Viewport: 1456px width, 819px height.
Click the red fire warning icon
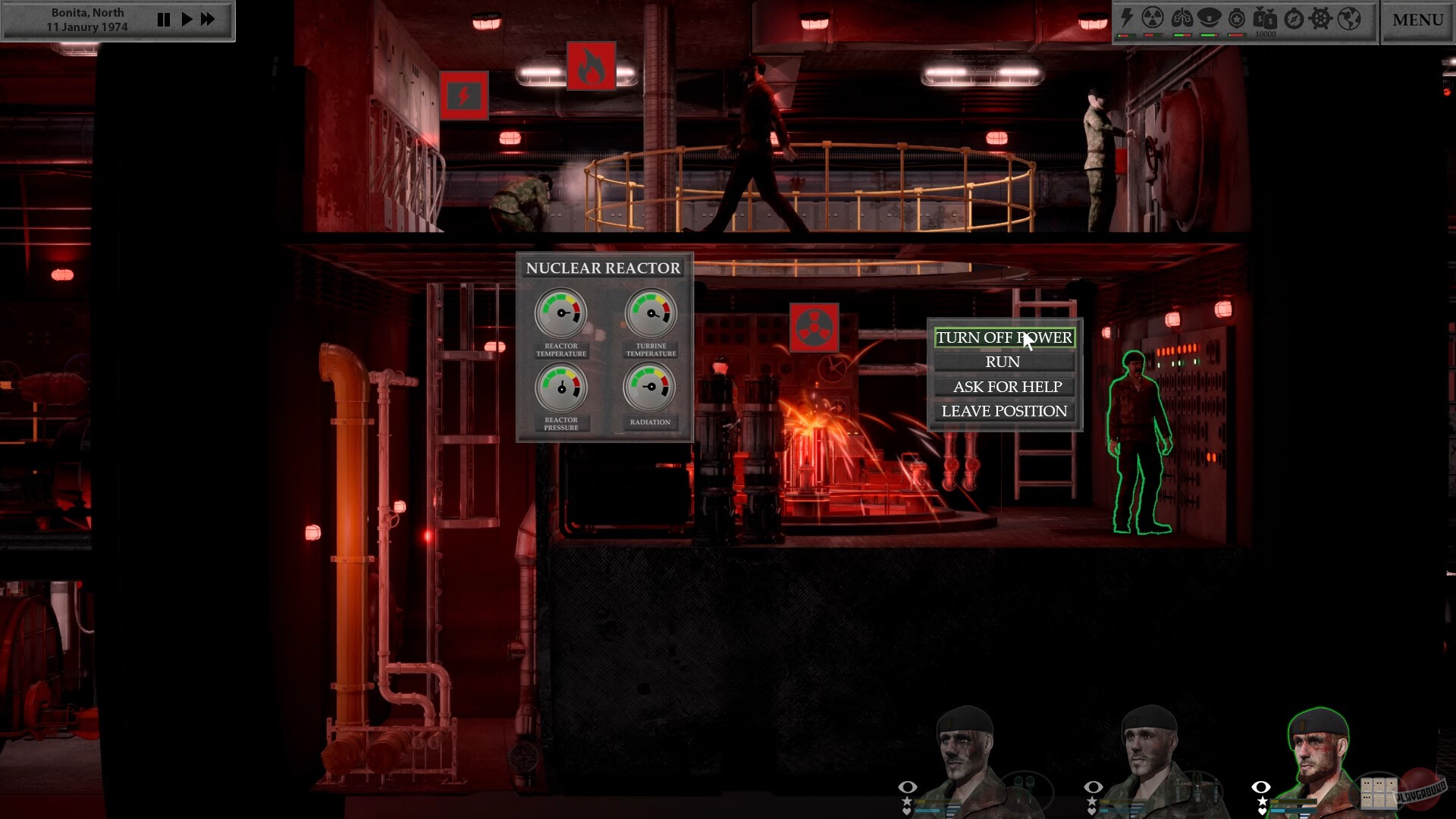click(x=592, y=67)
